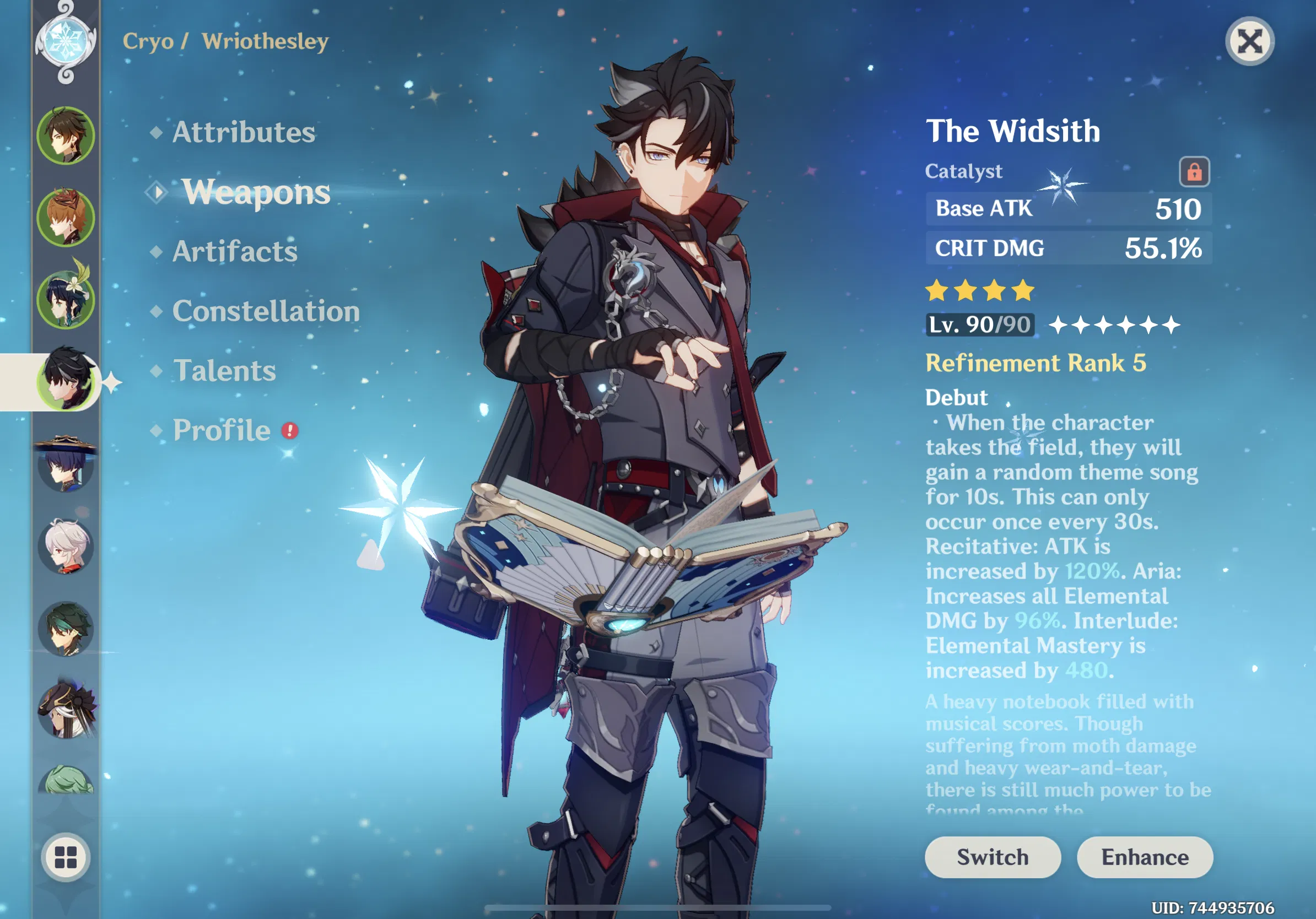Click the Switch button to change weapons

(992, 858)
